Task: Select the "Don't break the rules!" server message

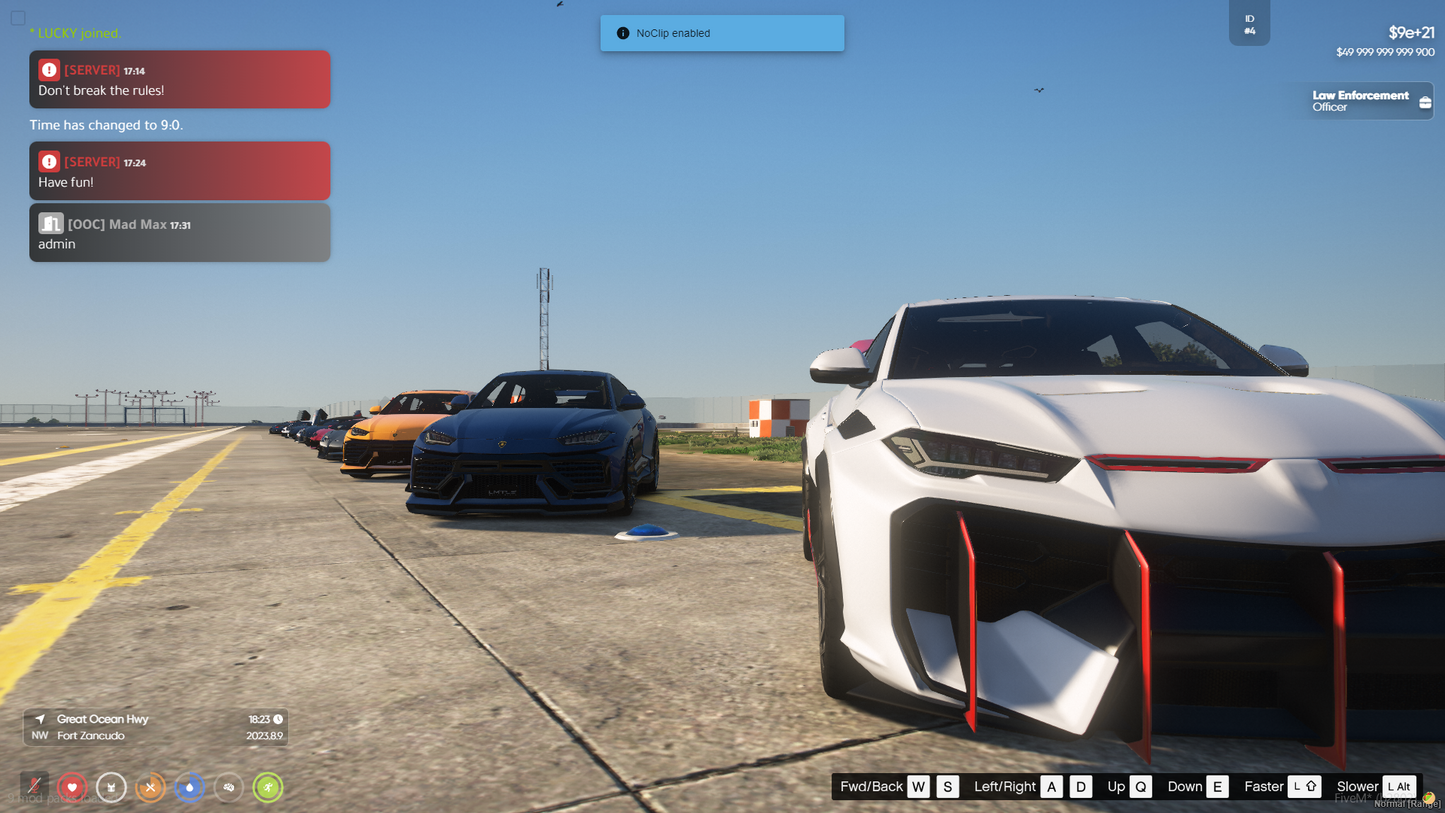Action: (x=180, y=80)
